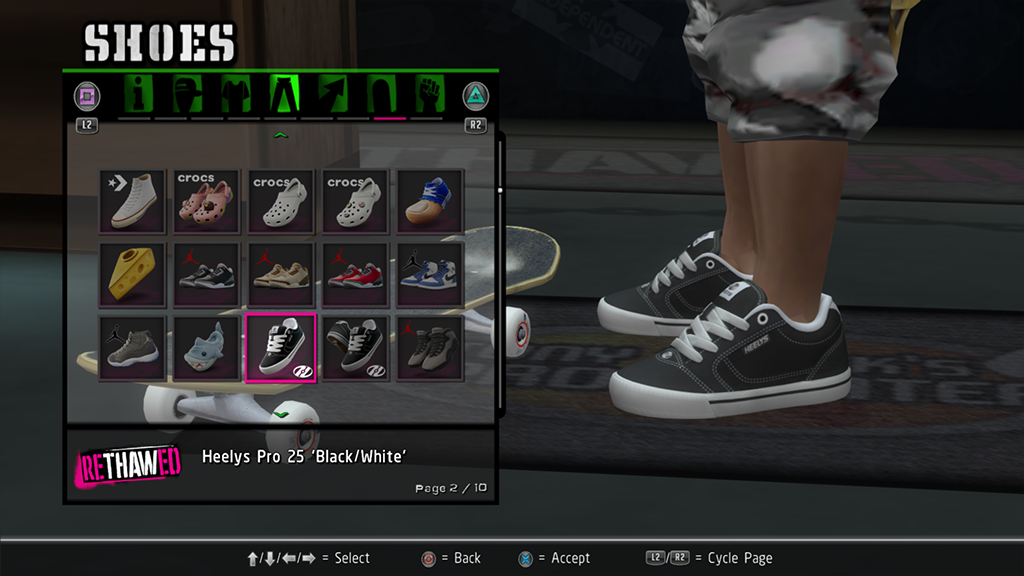The height and width of the screenshot is (576, 1024).
Task: Click the green up arrow above the grid
Action: click(x=281, y=135)
